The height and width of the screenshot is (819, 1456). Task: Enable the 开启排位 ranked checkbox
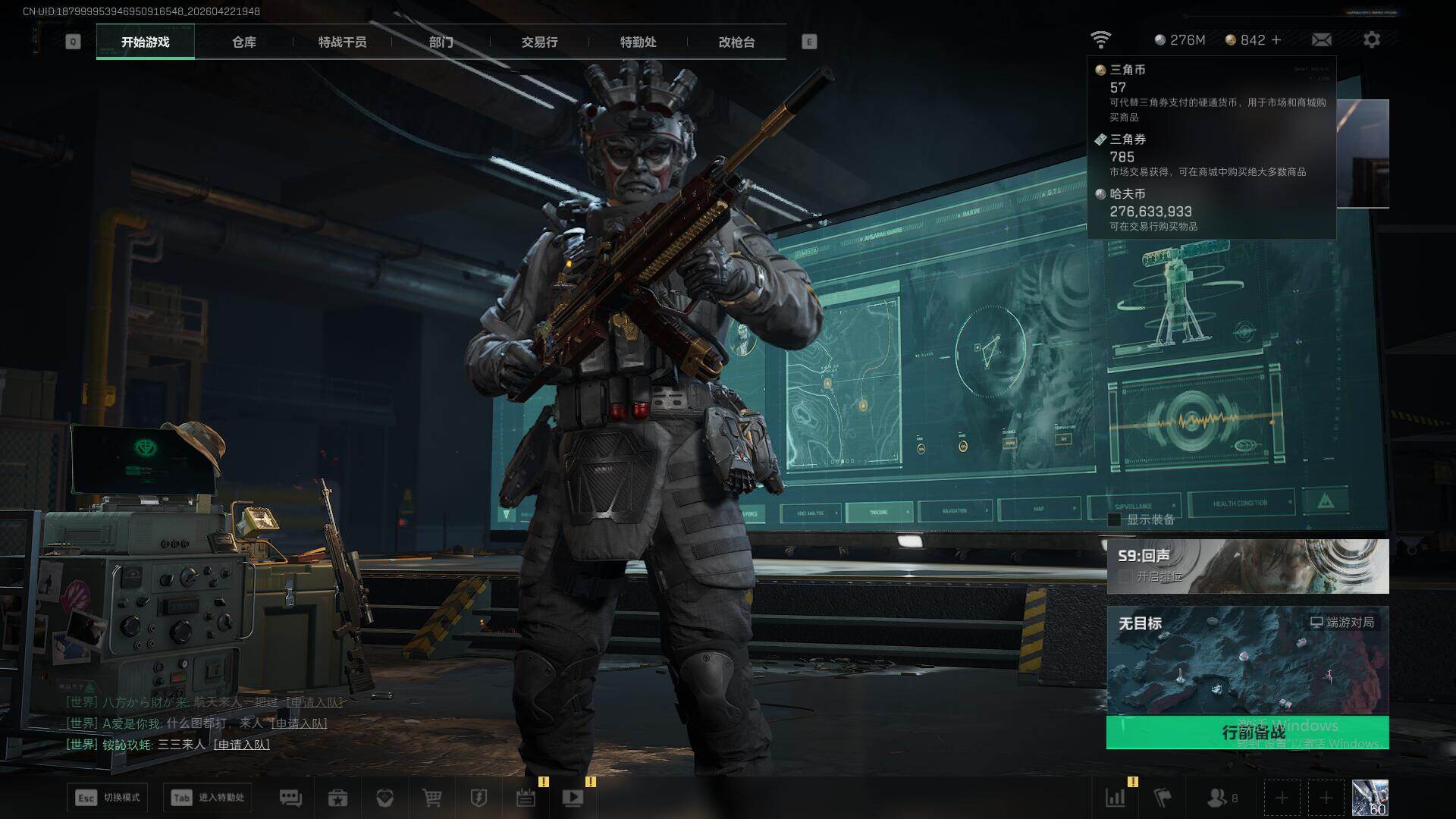pos(1125,576)
